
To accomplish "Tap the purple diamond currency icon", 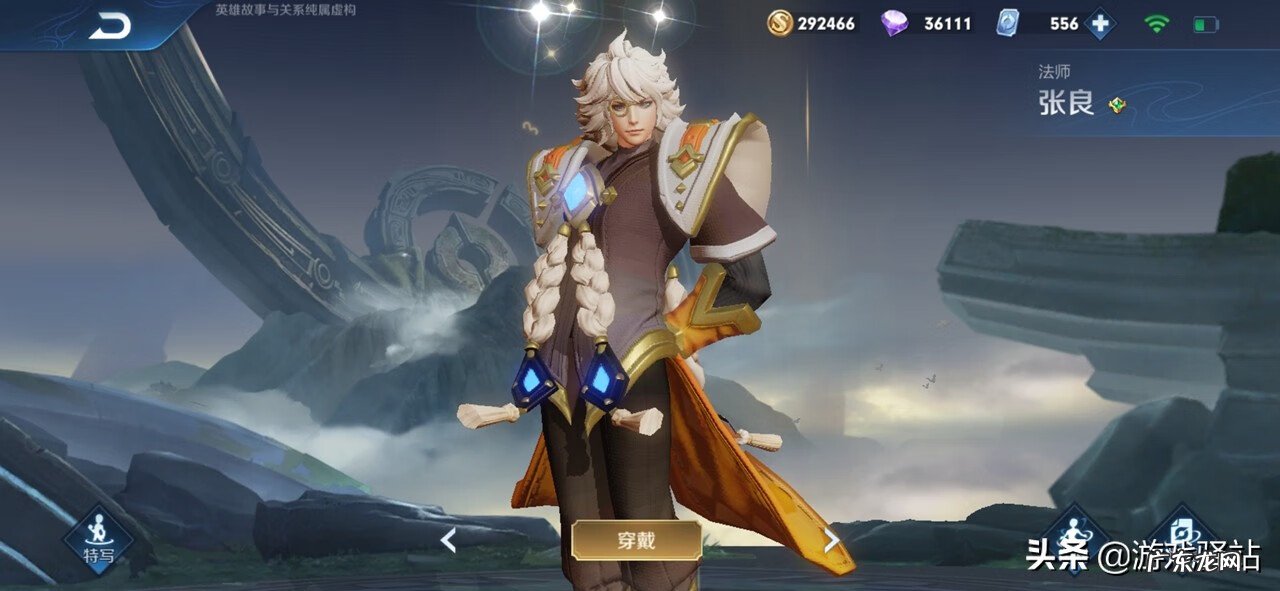I will 894,23.
